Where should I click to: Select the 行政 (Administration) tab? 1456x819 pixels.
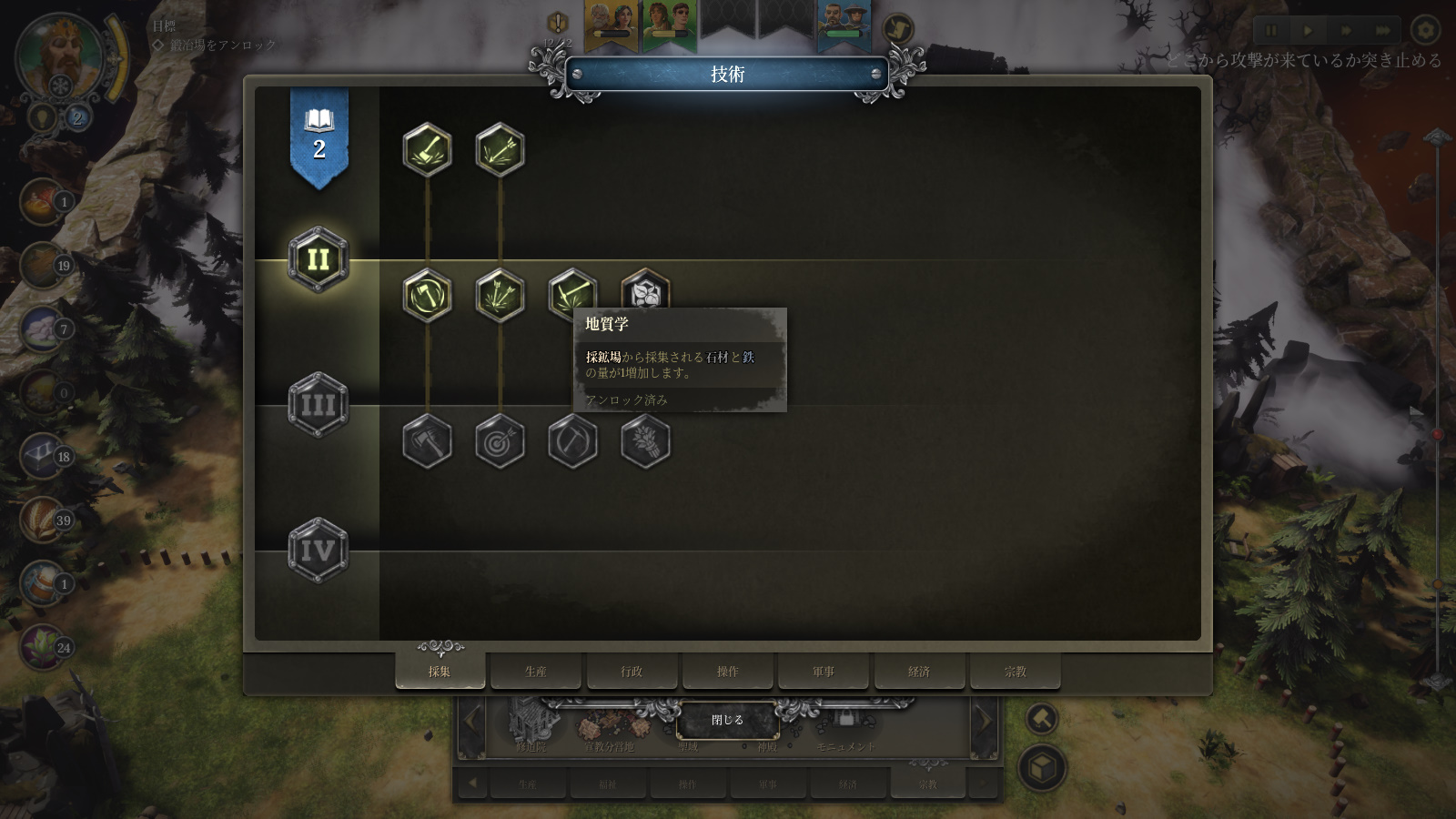tap(632, 671)
